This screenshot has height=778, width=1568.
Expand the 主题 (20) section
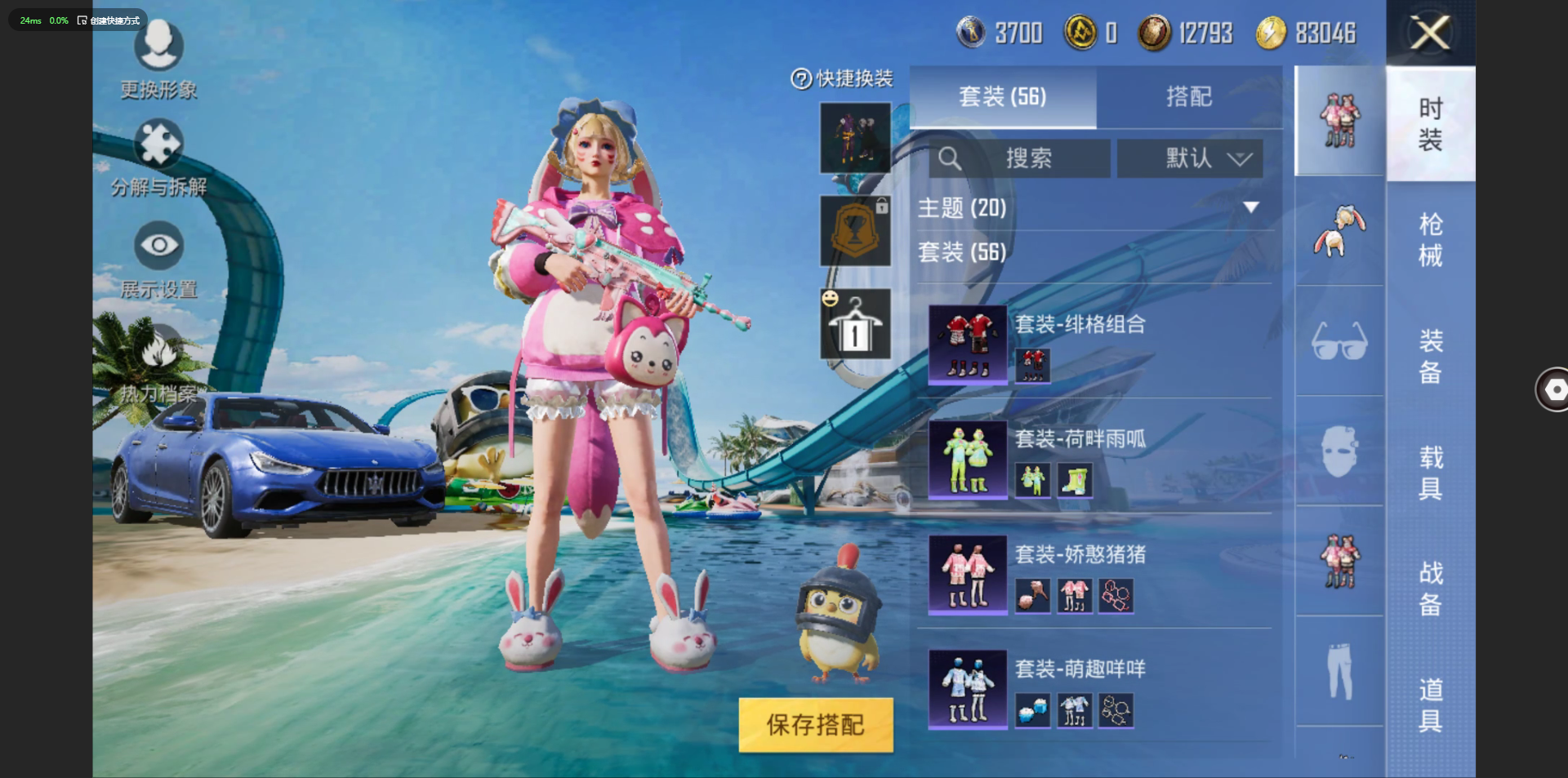point(1250,208)
